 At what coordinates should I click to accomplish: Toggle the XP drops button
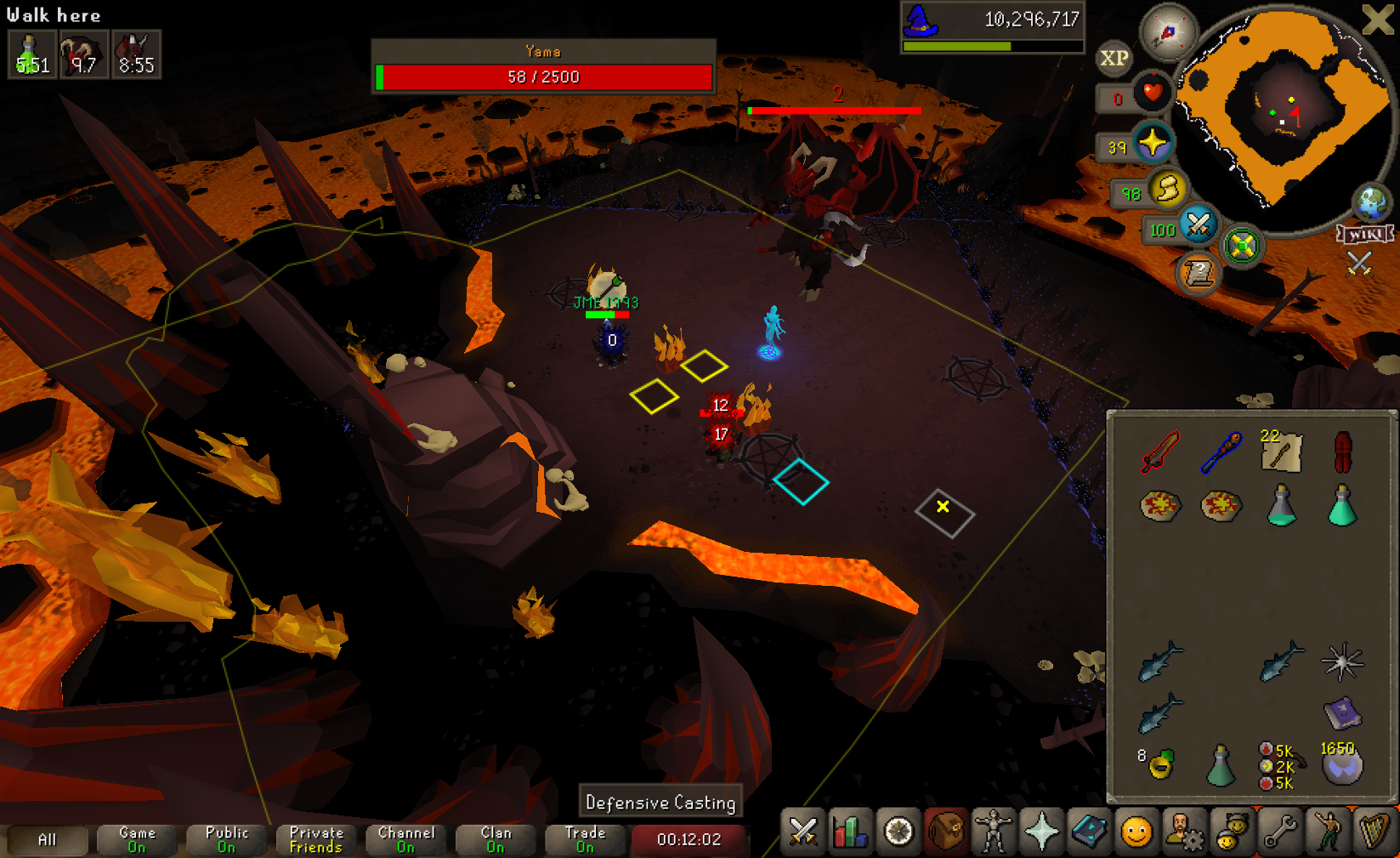click(1114, 58)
